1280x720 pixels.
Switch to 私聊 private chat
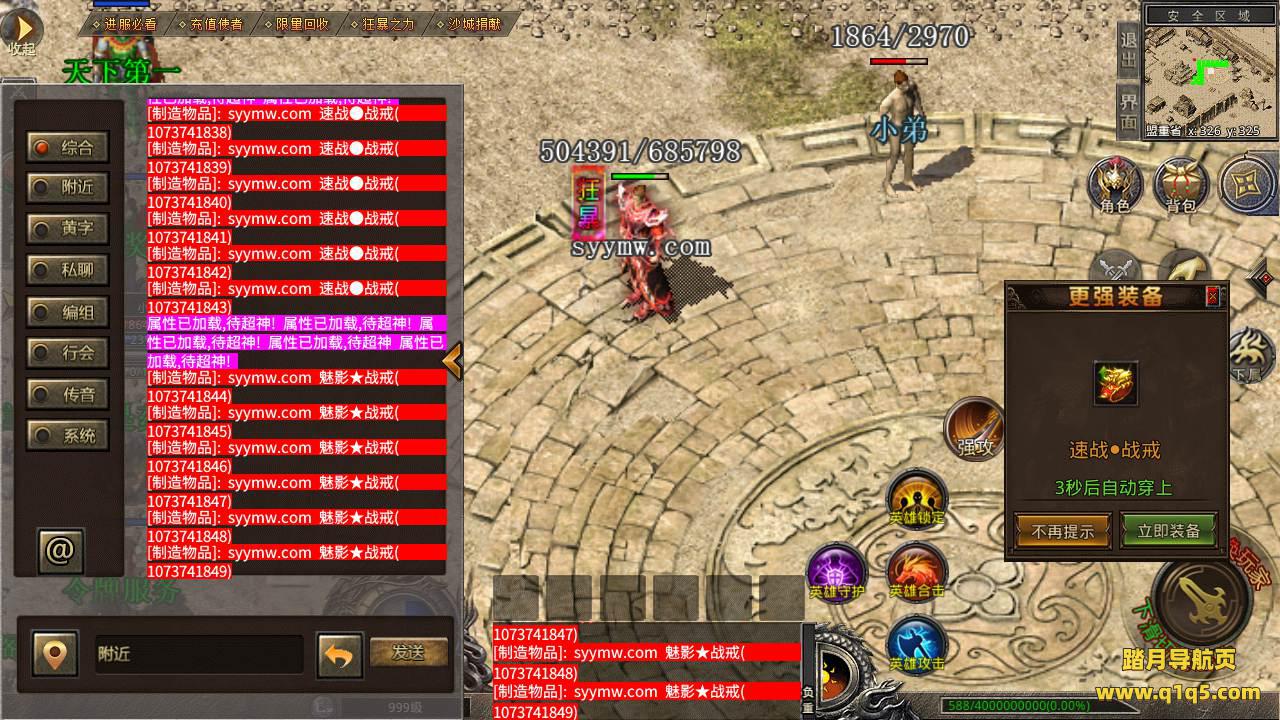[67, 270]
